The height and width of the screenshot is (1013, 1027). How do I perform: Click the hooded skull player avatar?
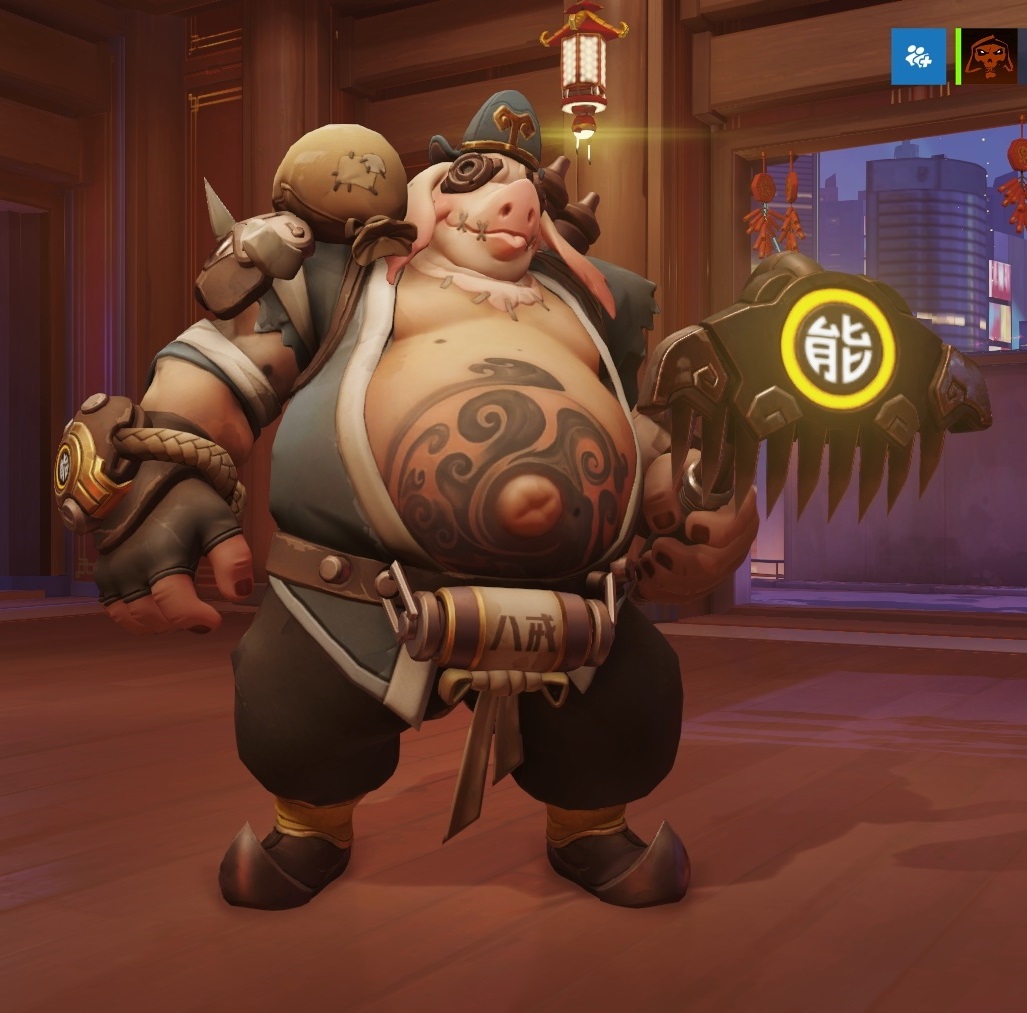(x=990, y=57)
